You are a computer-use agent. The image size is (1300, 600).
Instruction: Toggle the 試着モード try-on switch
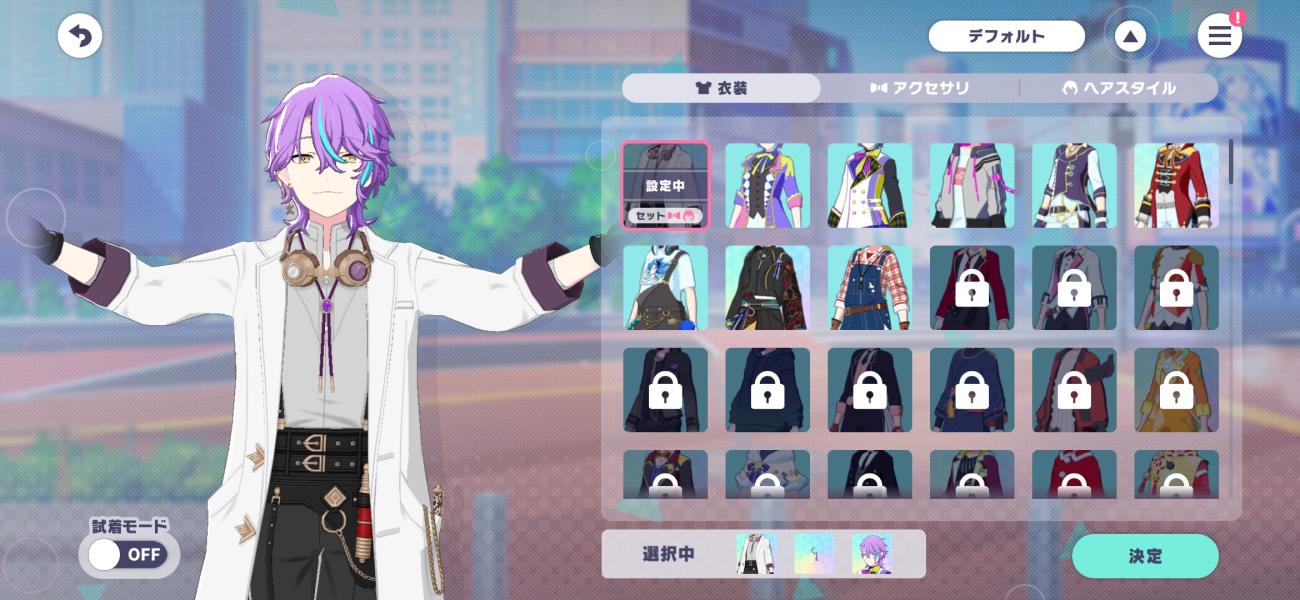point(129,554)
